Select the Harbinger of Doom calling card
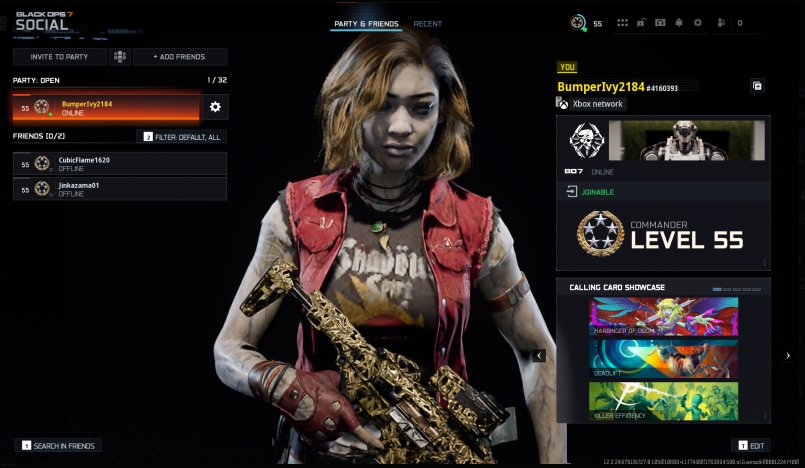Screen dimensions: 805x468 [x=663, y=315]
